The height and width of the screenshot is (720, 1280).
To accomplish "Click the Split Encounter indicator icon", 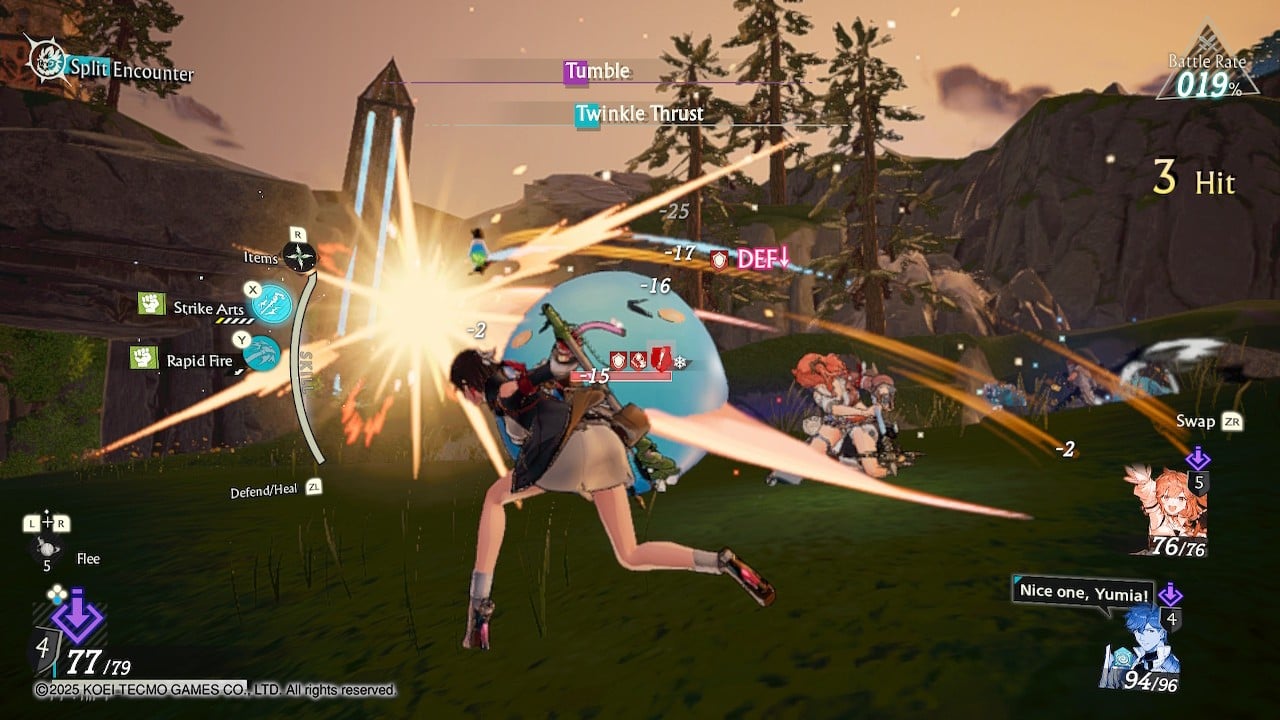I will click(x=45, y=62).
